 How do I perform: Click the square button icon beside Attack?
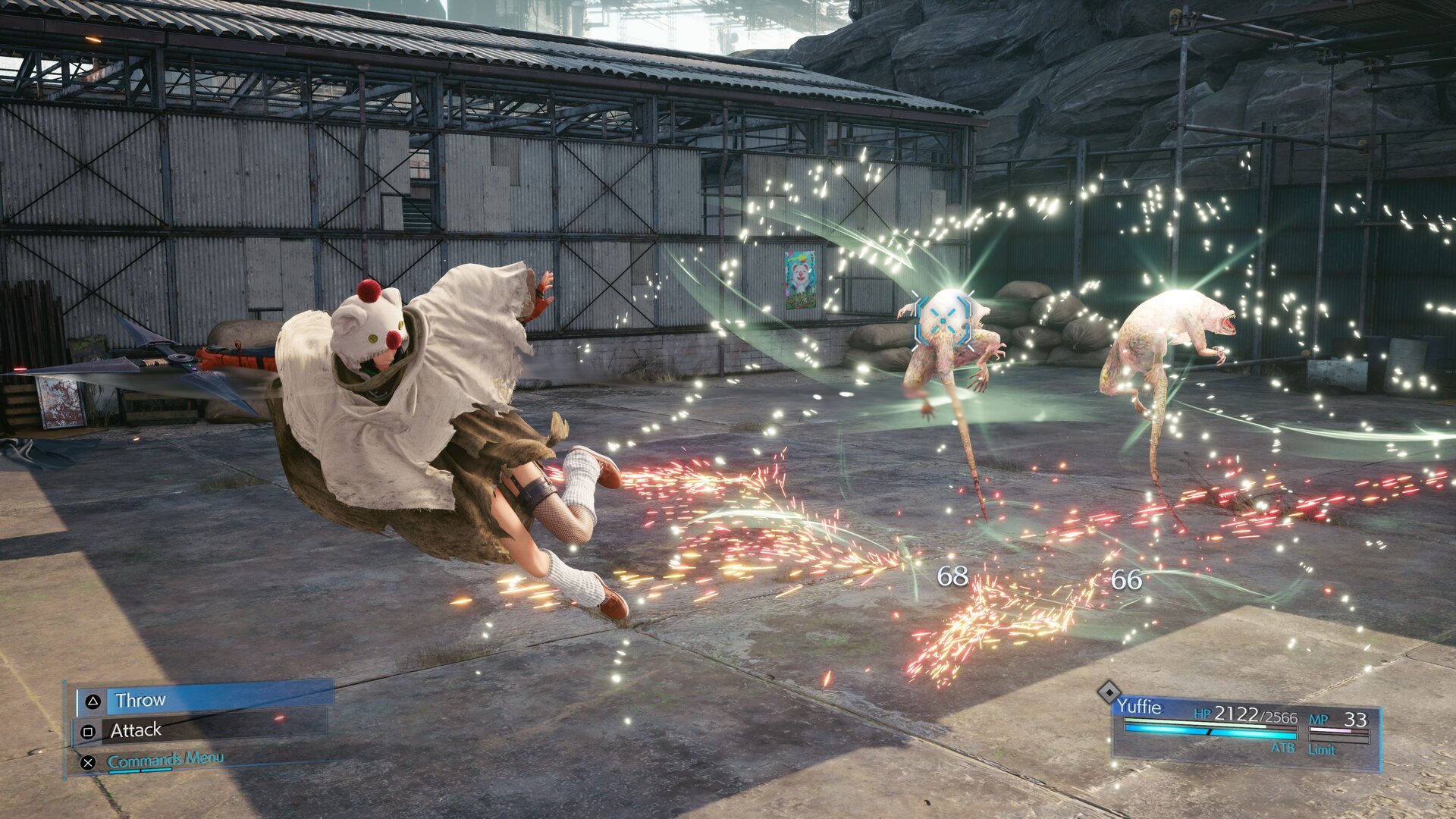pyautogui.click(x=89, y=733)
